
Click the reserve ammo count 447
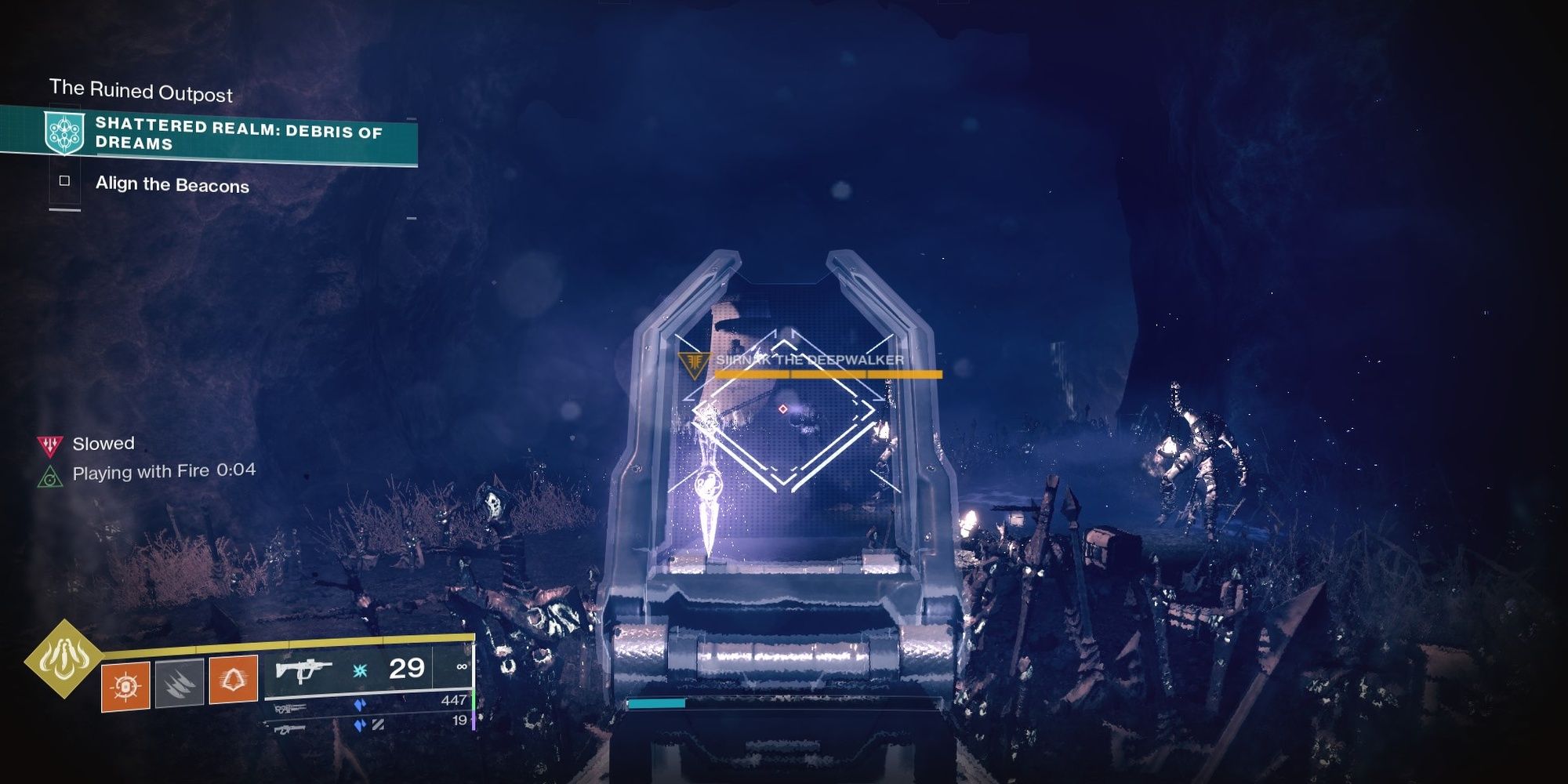coord(455,700)
